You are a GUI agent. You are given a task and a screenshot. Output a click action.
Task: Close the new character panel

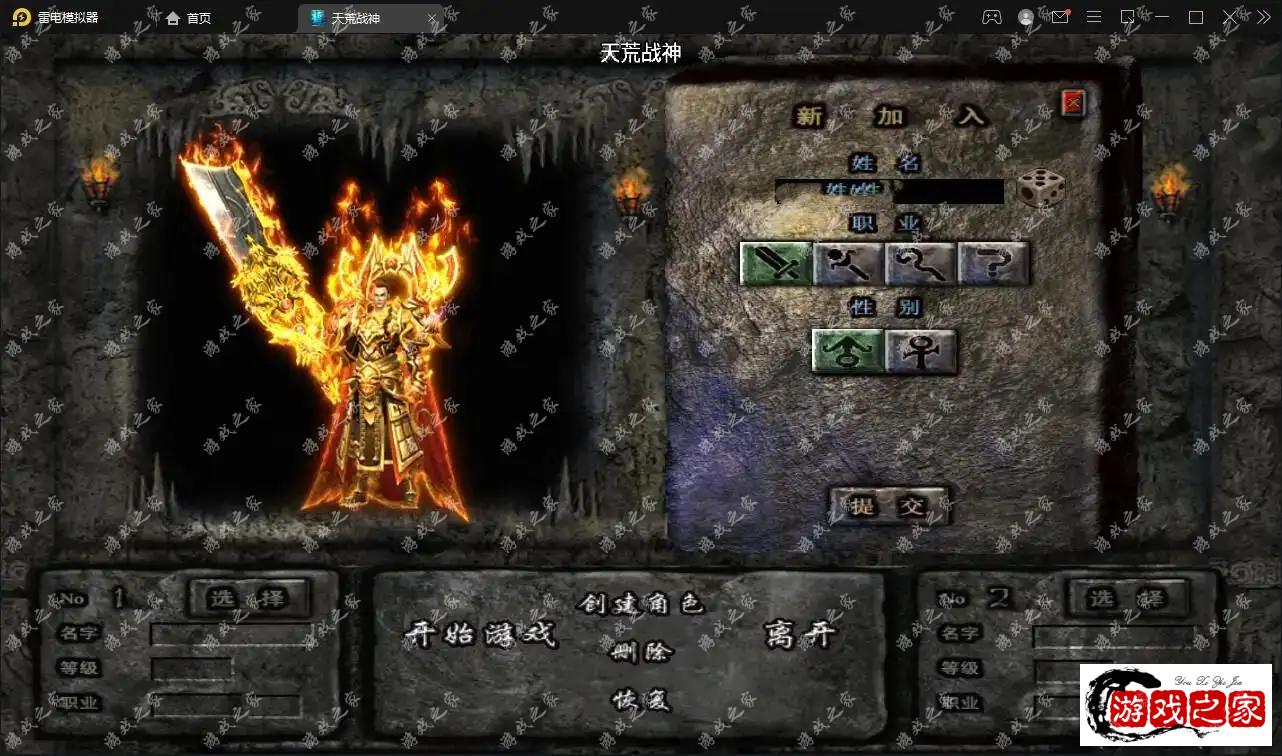pyautogui.click(x=1073, y=102)
